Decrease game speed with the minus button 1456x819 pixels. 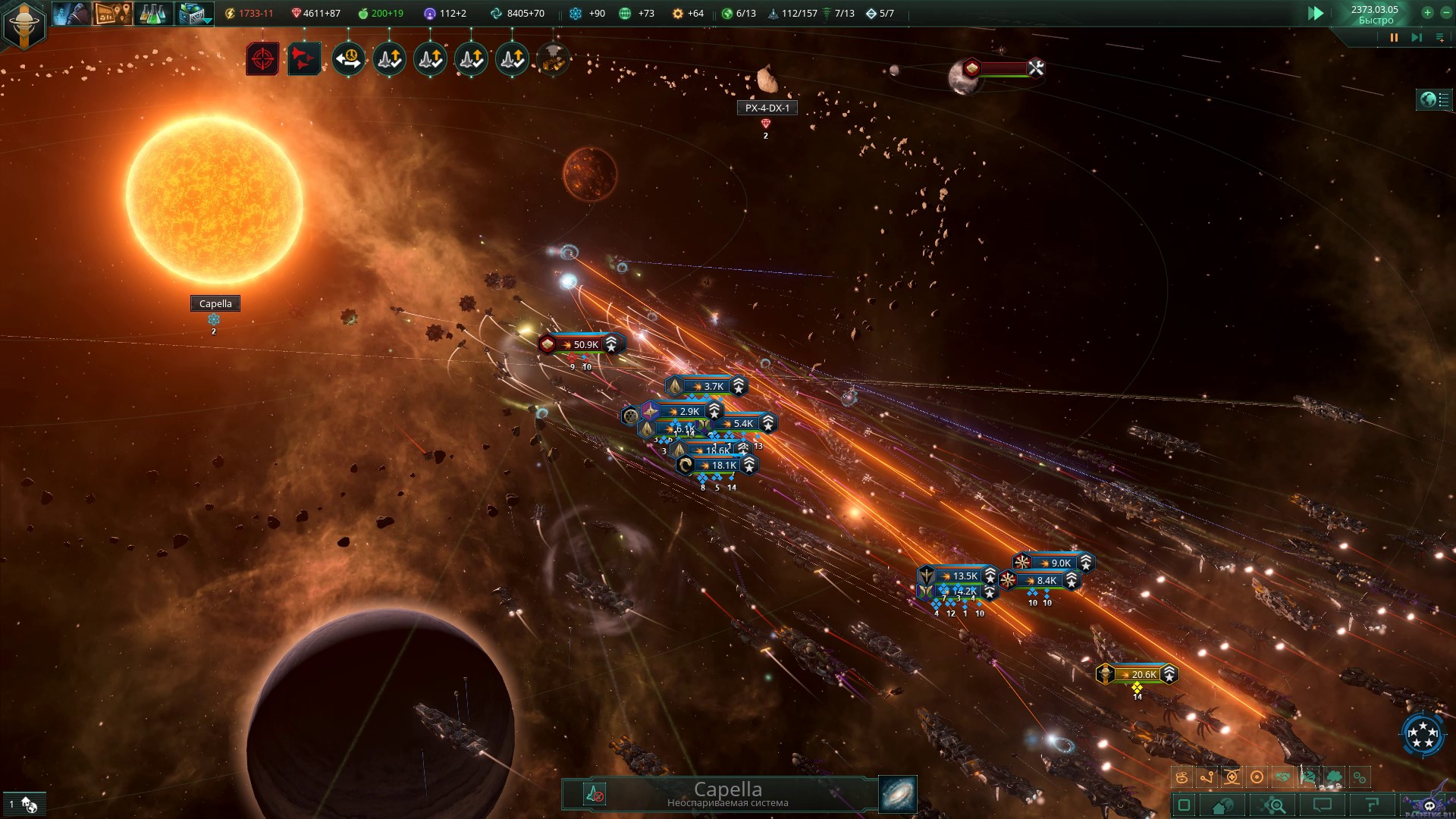click(1446, 12)
